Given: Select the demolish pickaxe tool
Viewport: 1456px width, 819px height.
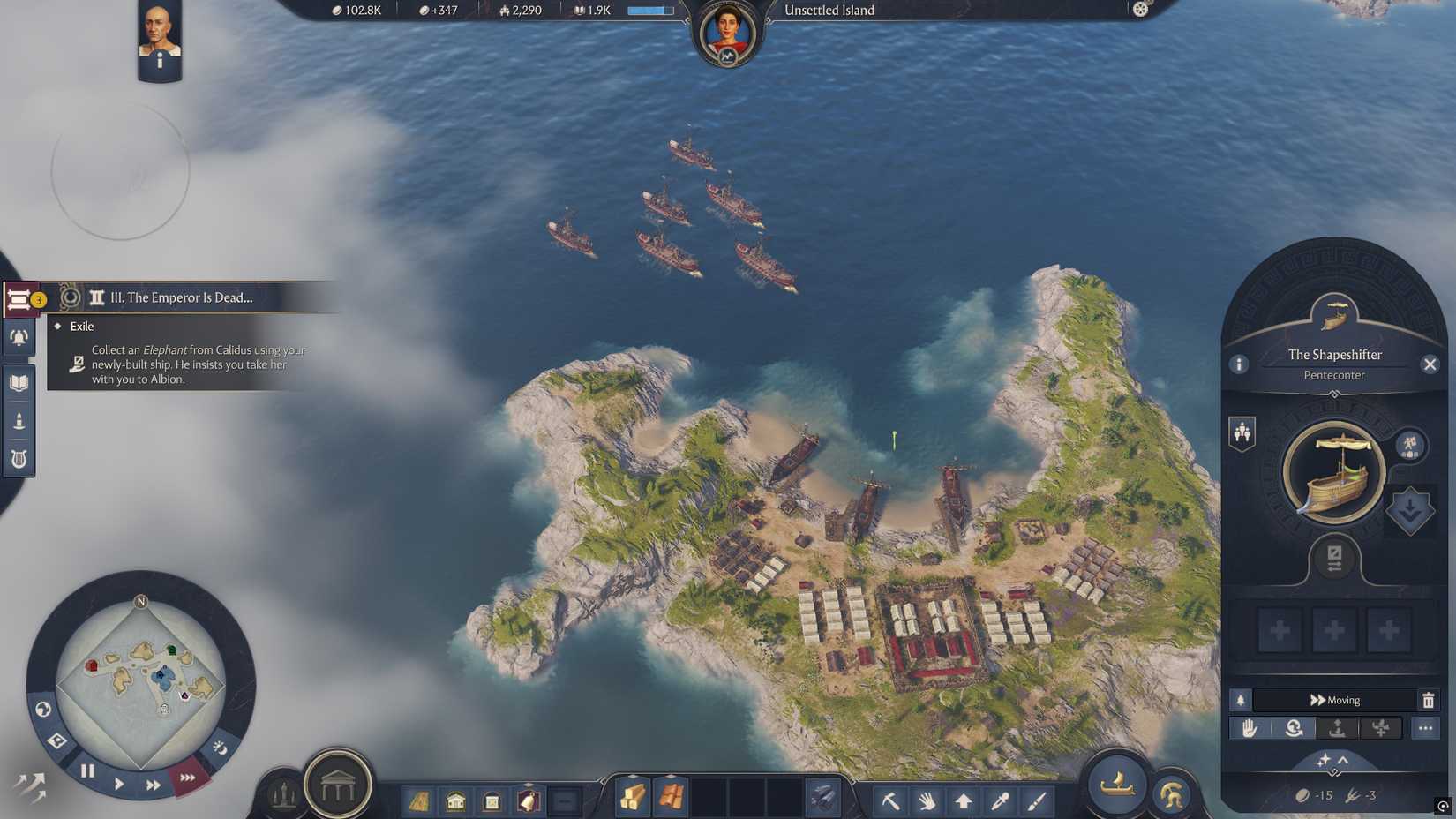Looking at the screenshot, I should [x=890, y=801].
